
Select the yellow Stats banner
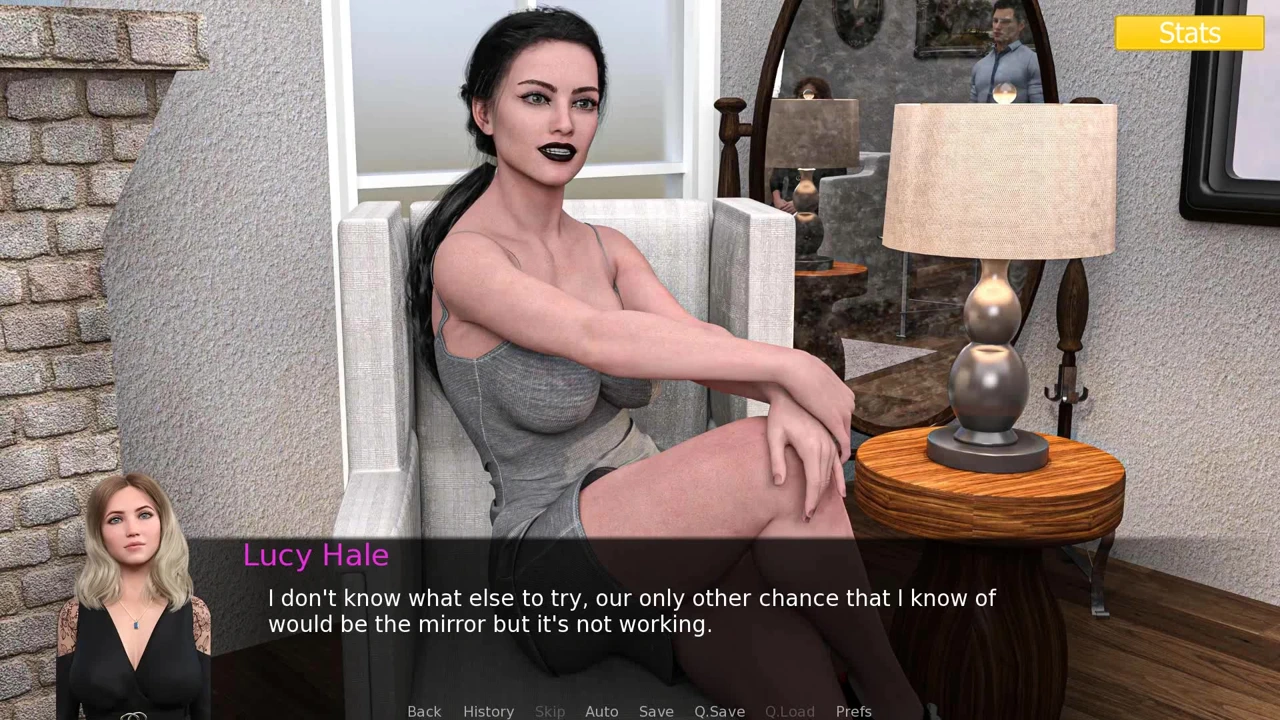pyautogui.click(x=1189, y=33)
